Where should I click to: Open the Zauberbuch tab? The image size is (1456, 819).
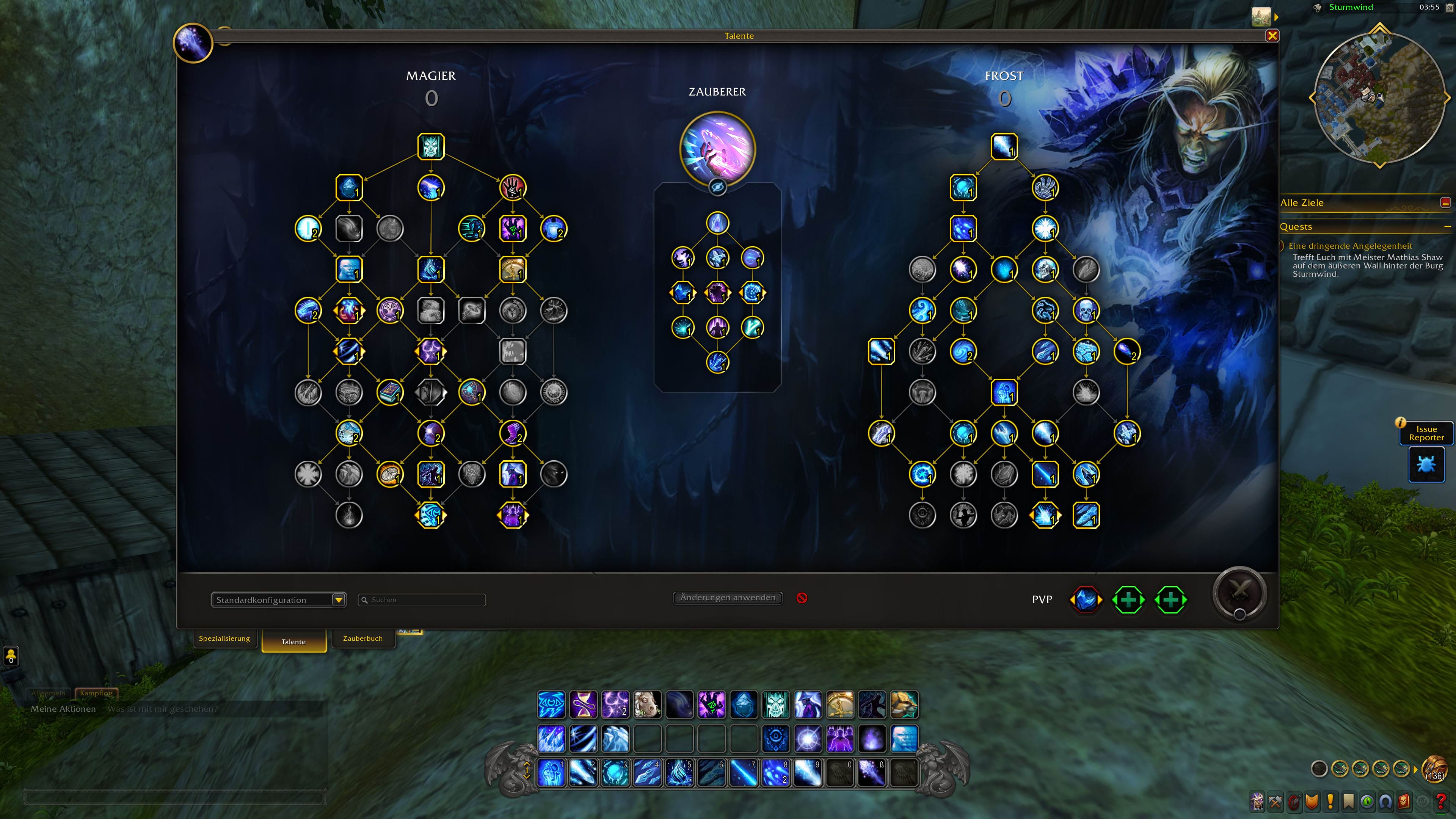click(x=362, y=638)
